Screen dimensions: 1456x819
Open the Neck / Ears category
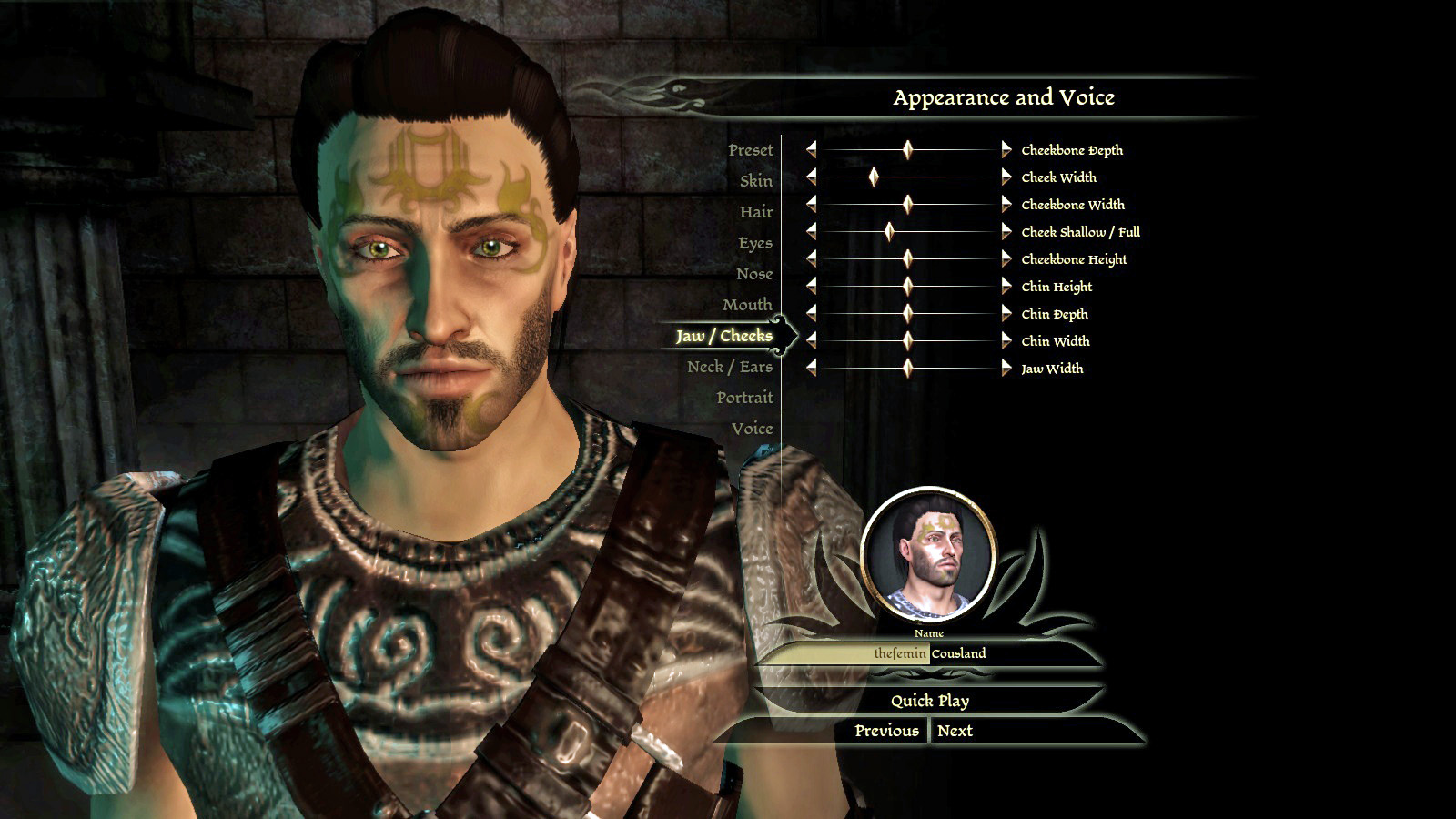[729, 367]
